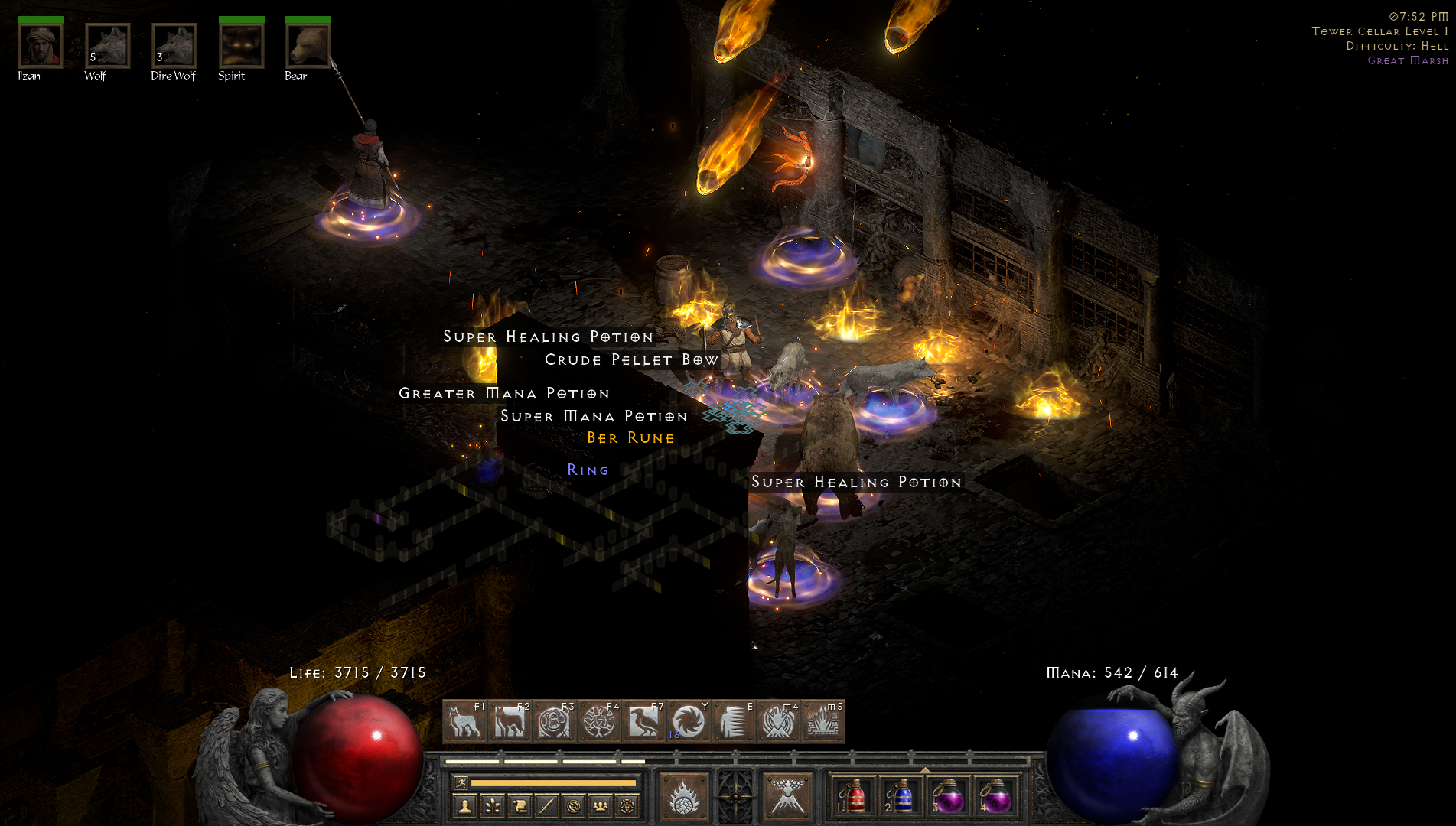Image resolution: width=1456 pixels, height=826 pixels.
Task: Expand the potion belt with the arrow
Action: (x=925, y=769)
